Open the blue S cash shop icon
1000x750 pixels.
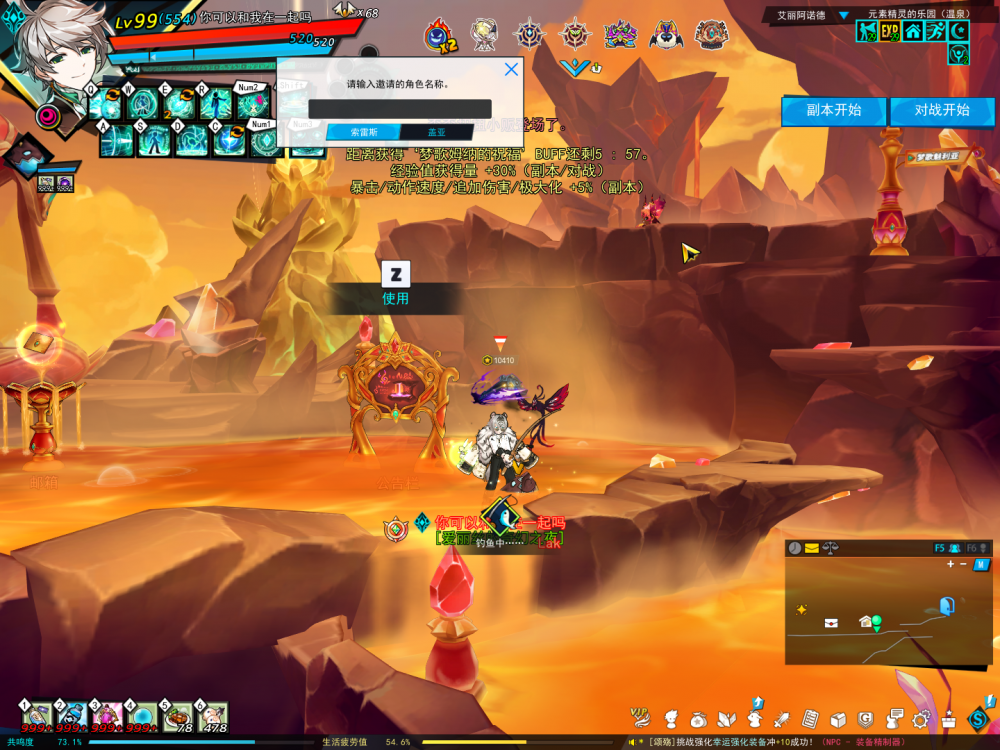(977, 718)
